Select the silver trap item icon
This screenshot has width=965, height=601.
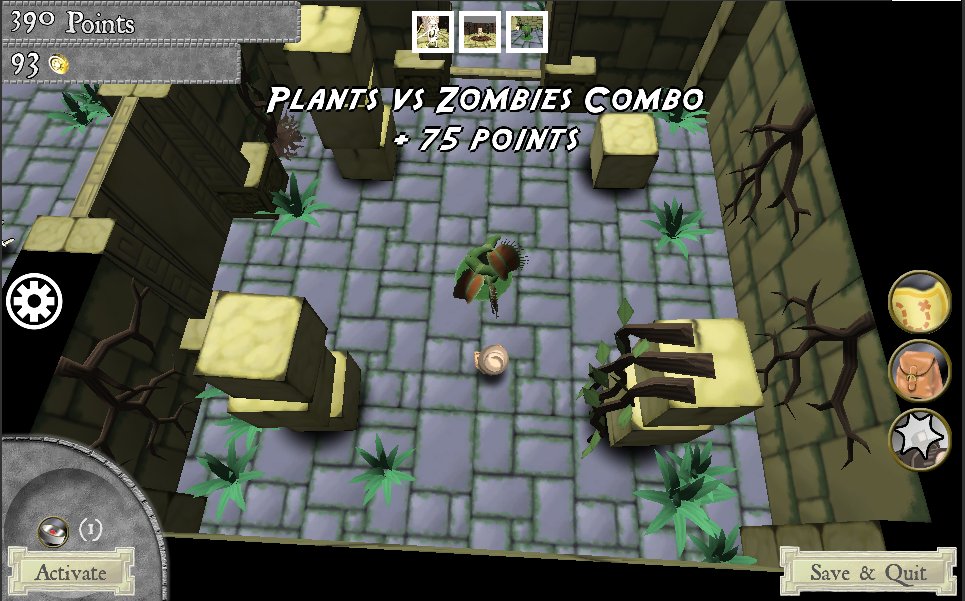pos(52,530)
